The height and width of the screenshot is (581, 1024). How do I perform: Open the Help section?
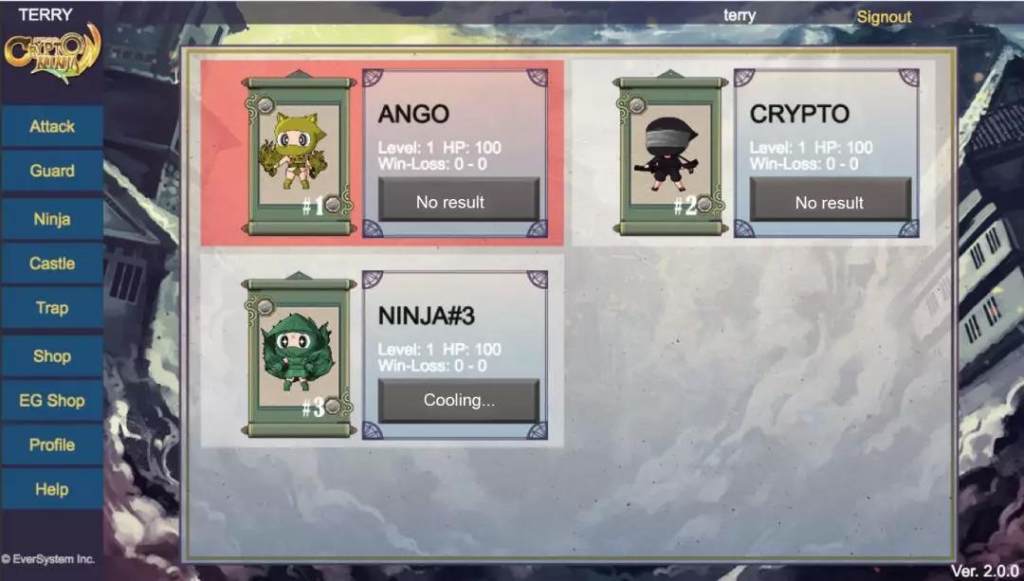pos(52,490)
